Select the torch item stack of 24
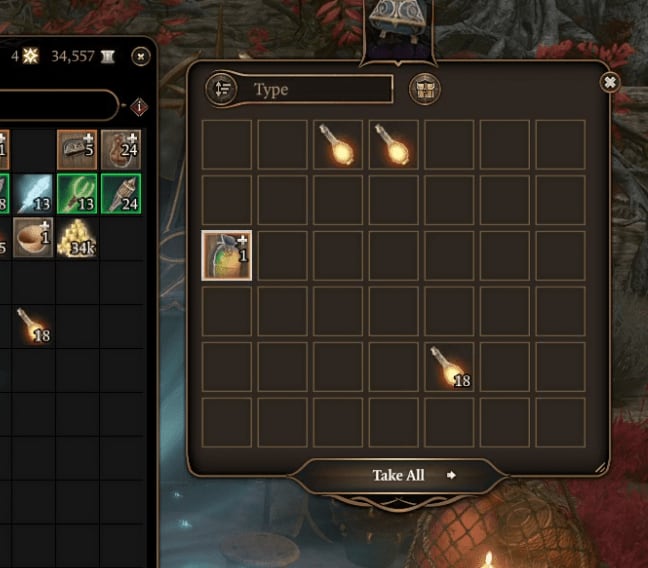This screenshot has width=648, height=568. click(121, 194)
